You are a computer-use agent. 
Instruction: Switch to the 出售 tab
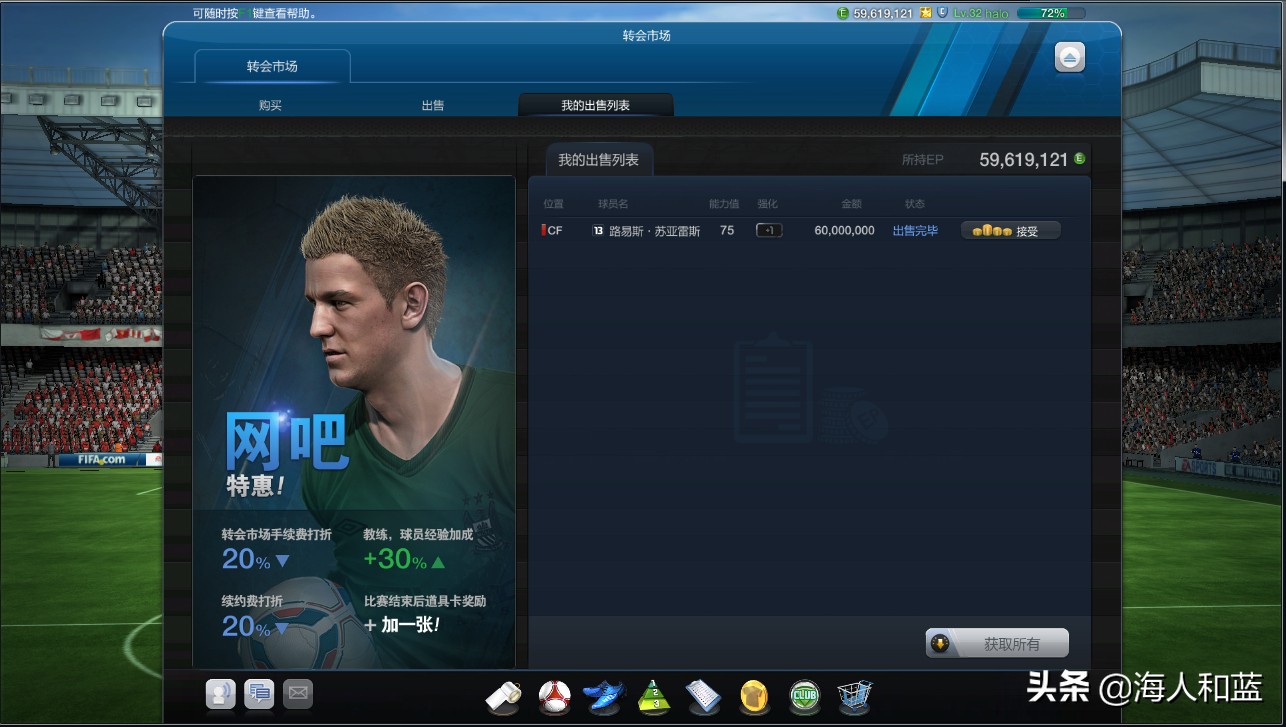click(432, 104)
